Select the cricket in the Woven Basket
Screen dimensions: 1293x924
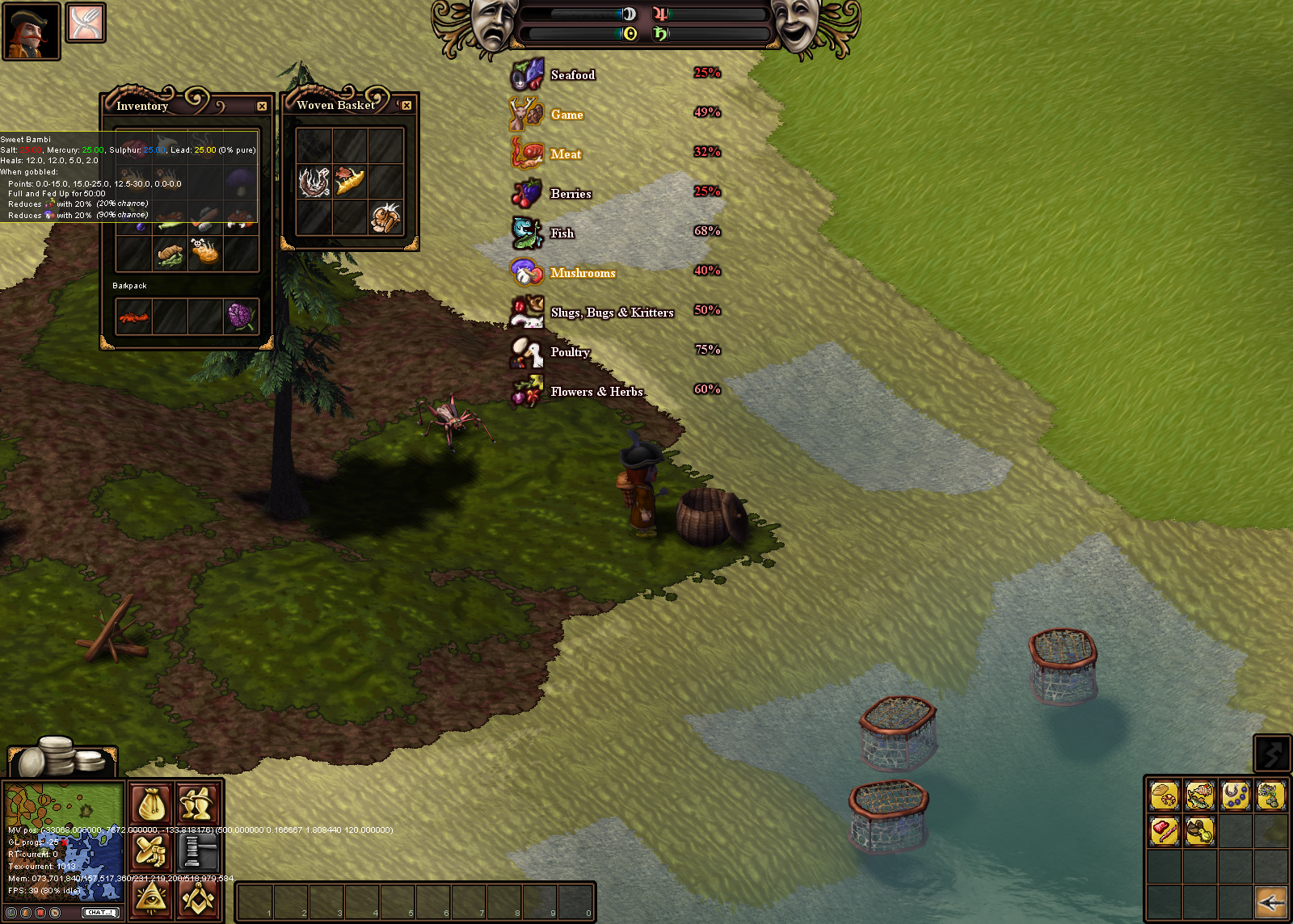pos(386,217)
